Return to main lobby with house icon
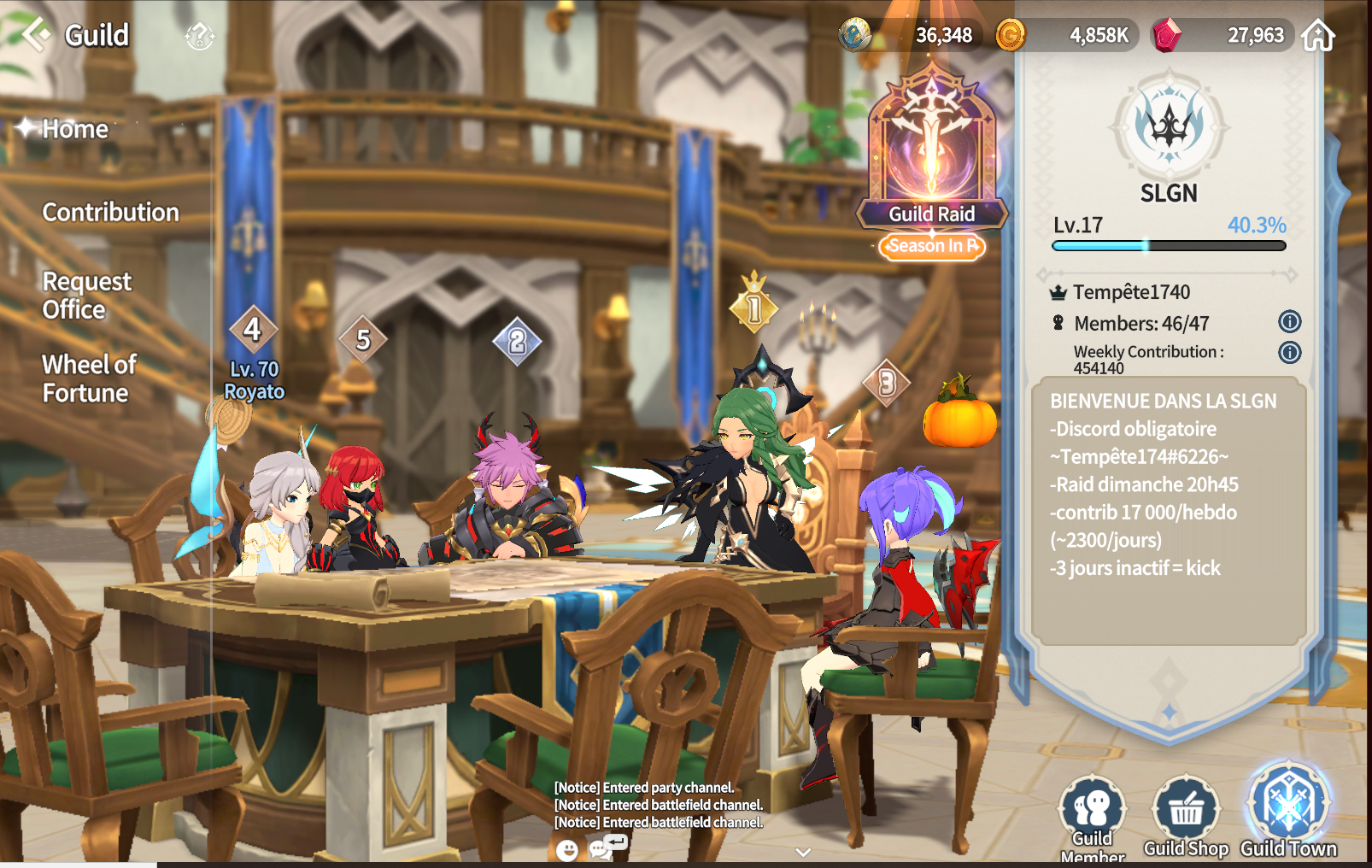 [1318, 36]
